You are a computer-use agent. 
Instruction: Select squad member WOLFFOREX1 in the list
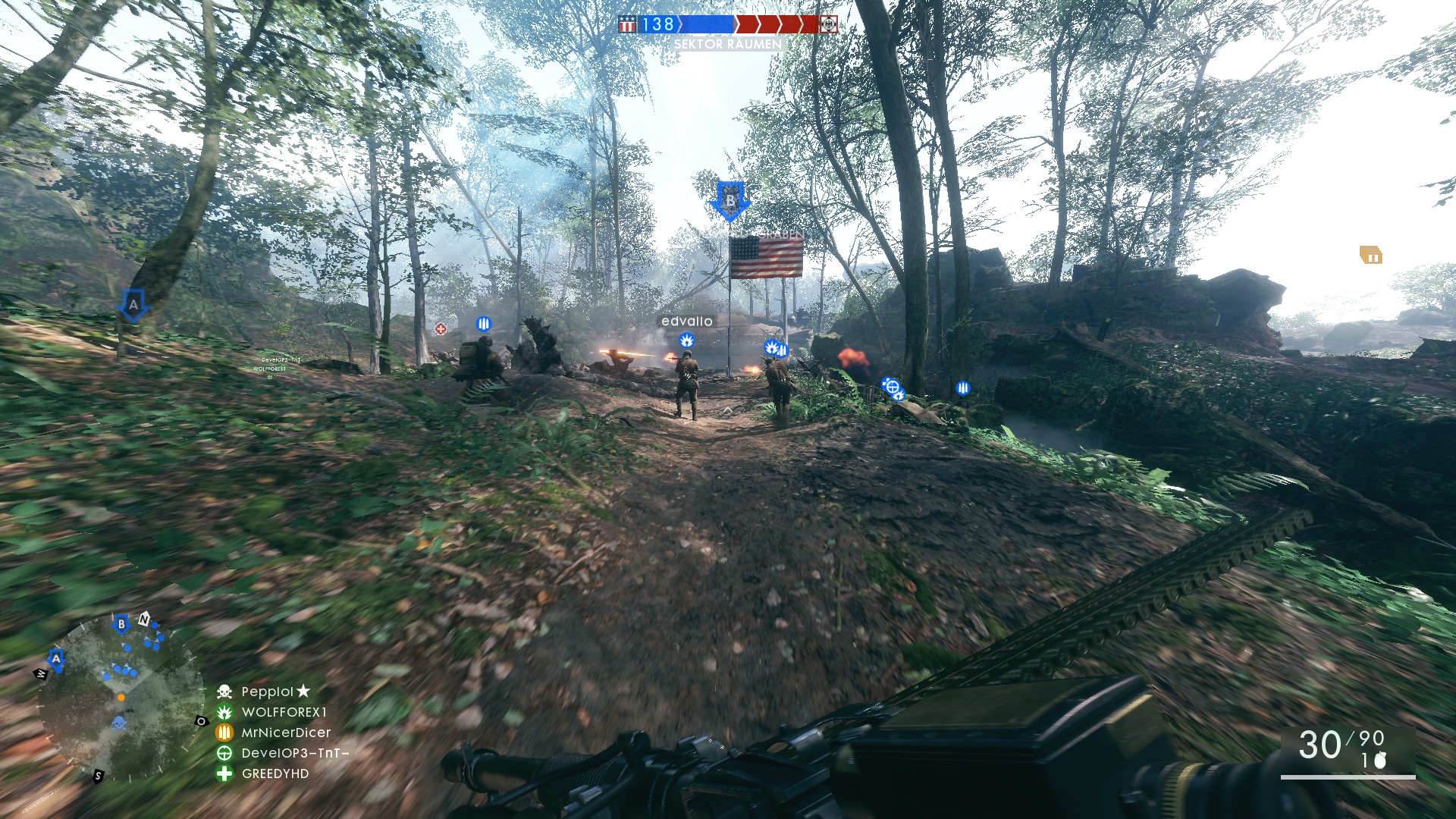pos(284,712)
